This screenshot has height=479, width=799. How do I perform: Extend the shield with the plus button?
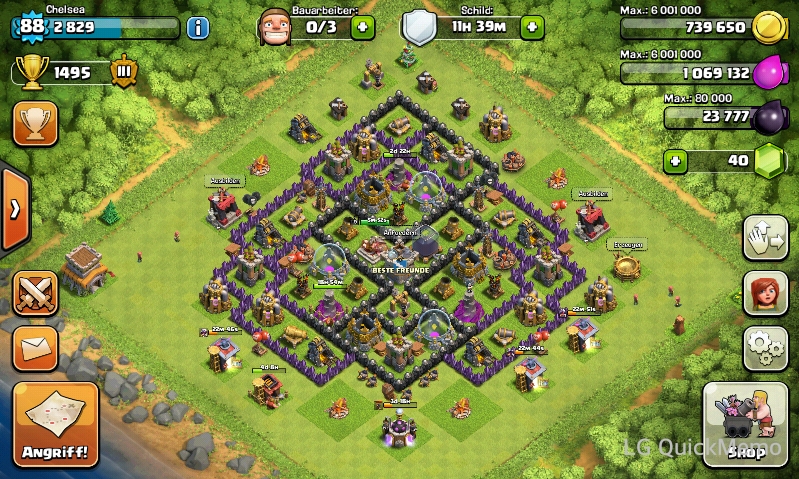click(x=533, y=27)
